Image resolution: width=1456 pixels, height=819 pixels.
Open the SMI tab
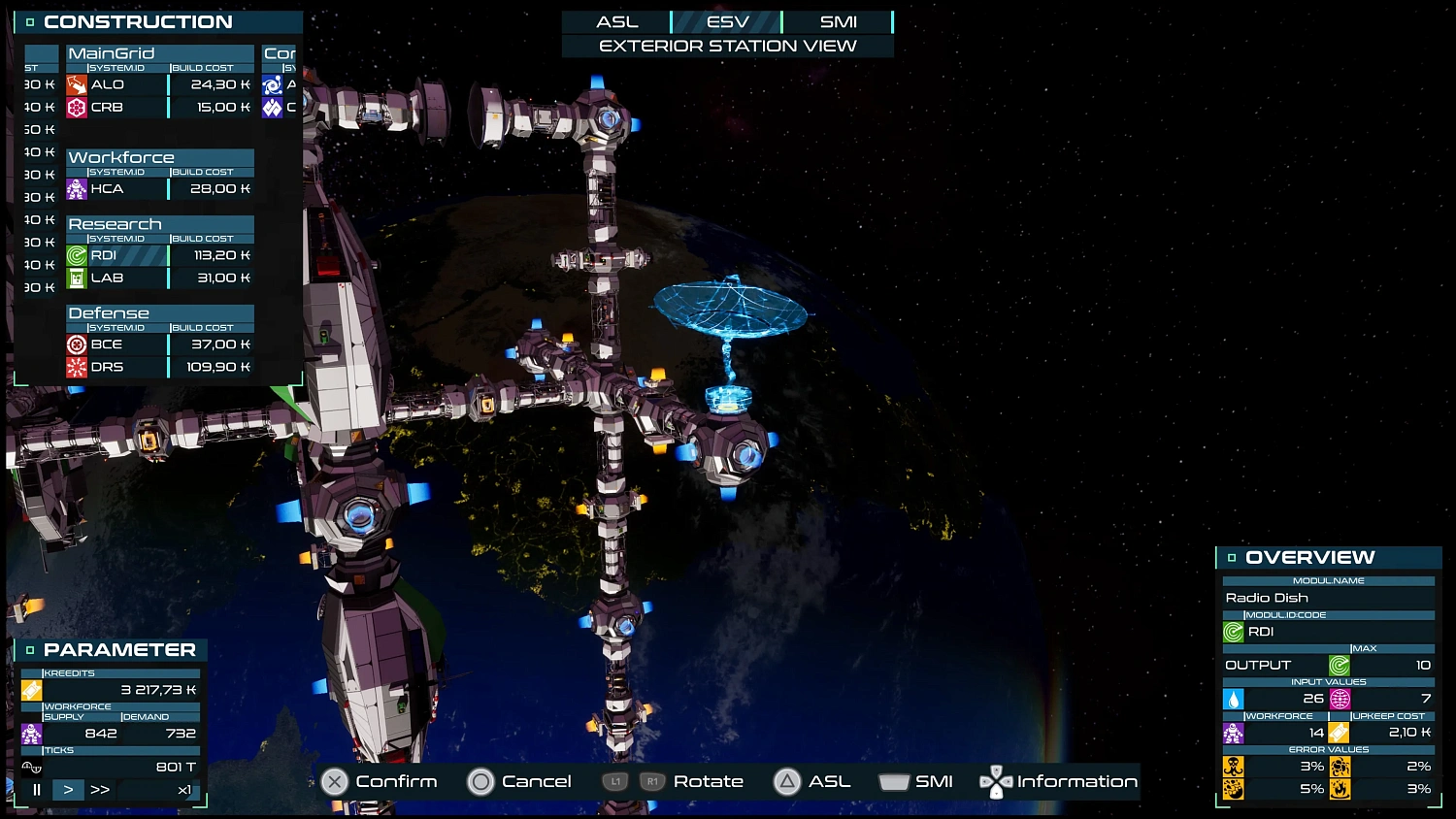(841, 21)
